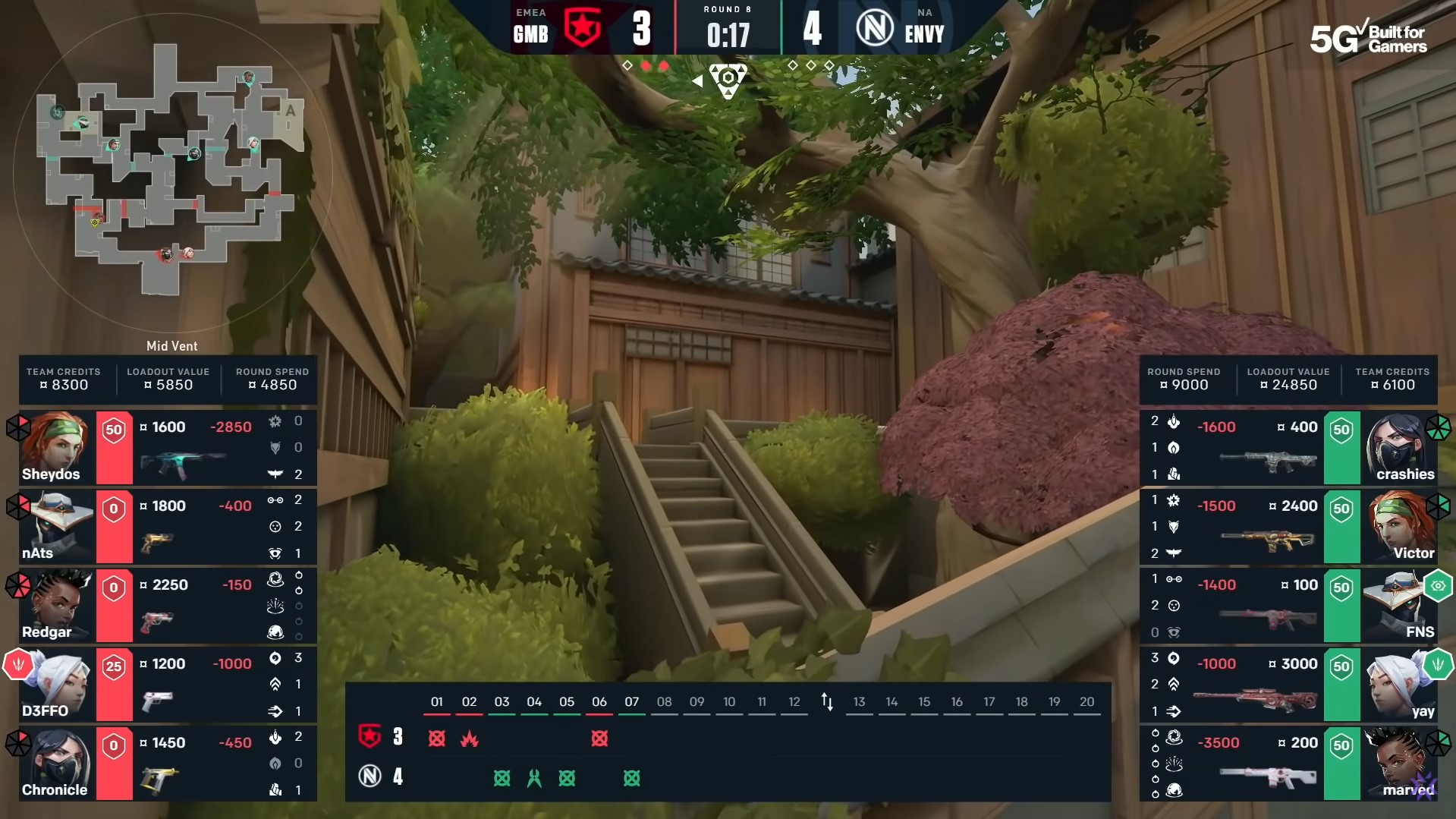
Task: Click the Mid Vent location label under the minimap
Action: click(x=171, y=346)
